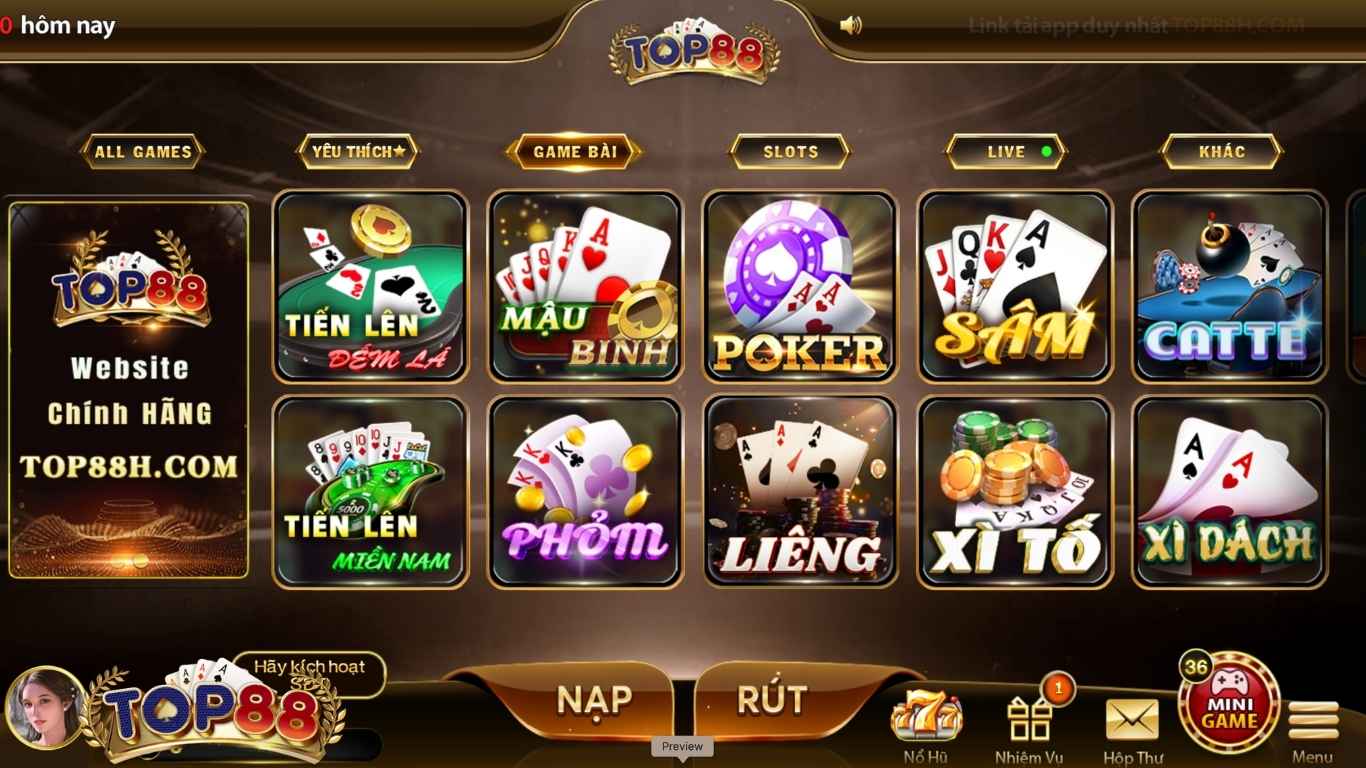The width and height of the screenshot is (1366, 768).
Task: Open the Poker game tile
Action: [799, 287]
